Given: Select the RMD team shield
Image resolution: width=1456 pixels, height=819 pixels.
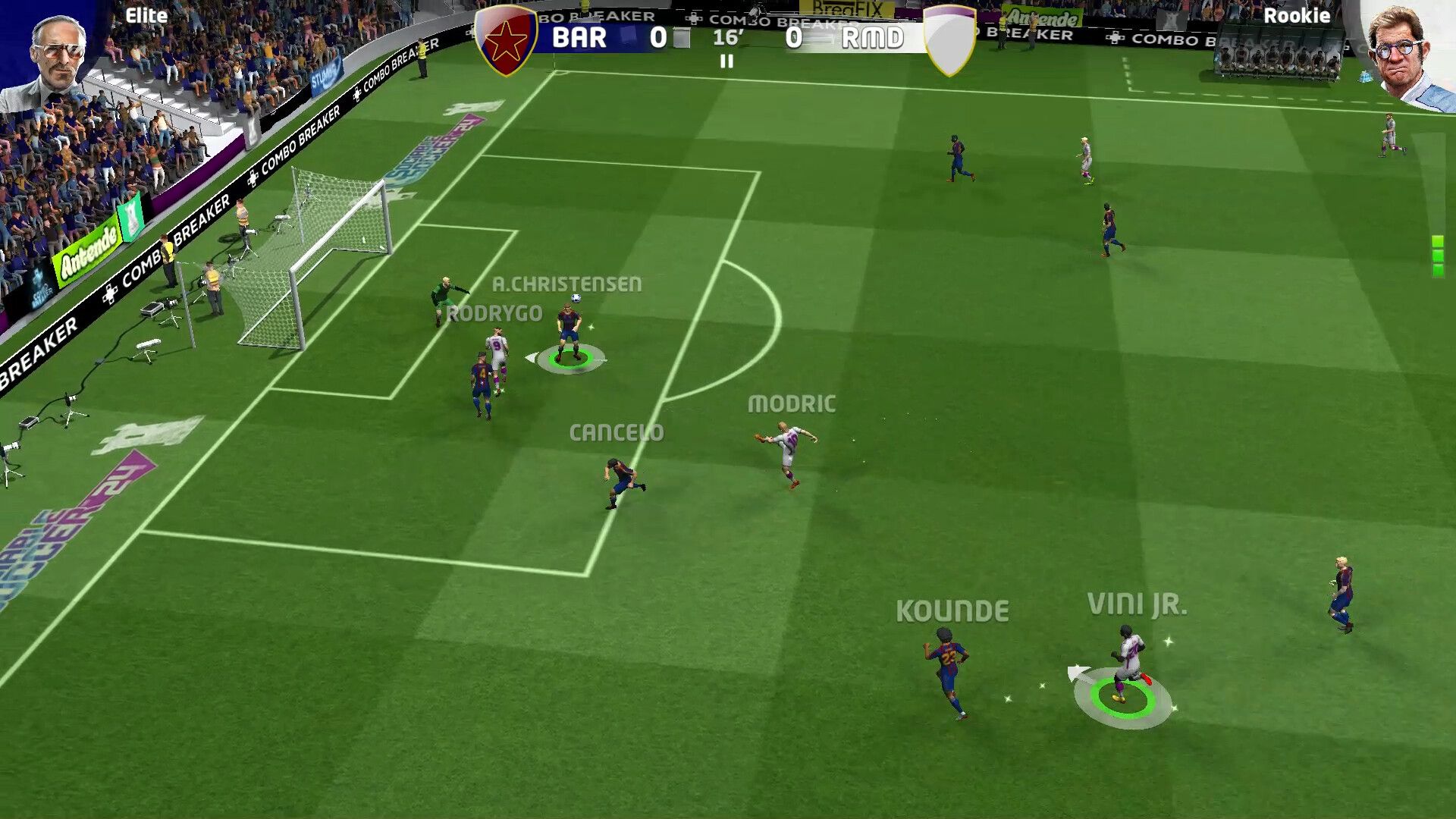Looking at the screenshot, I should 949,39.
